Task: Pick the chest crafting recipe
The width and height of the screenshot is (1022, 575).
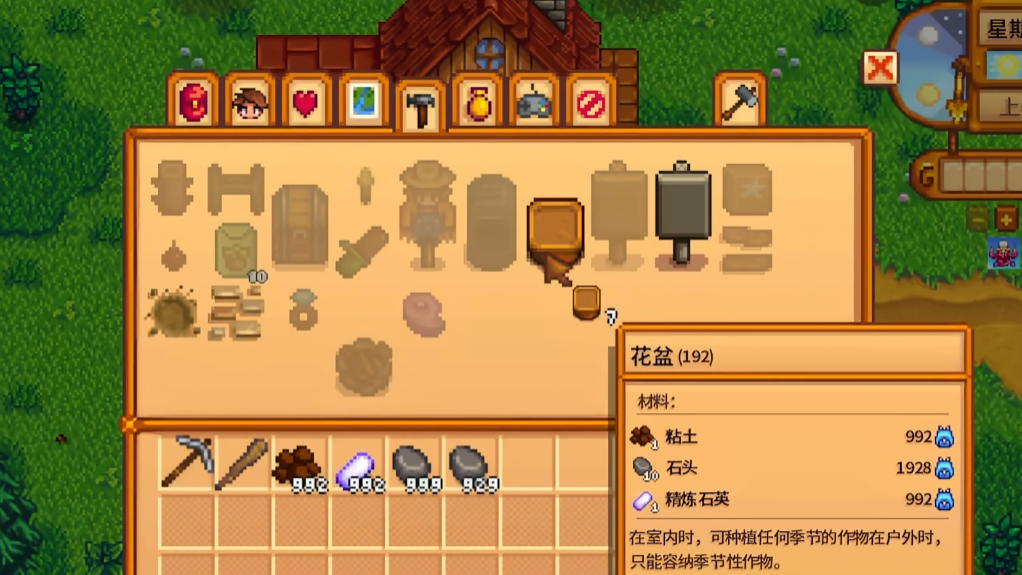Action: tap(299, 226)
